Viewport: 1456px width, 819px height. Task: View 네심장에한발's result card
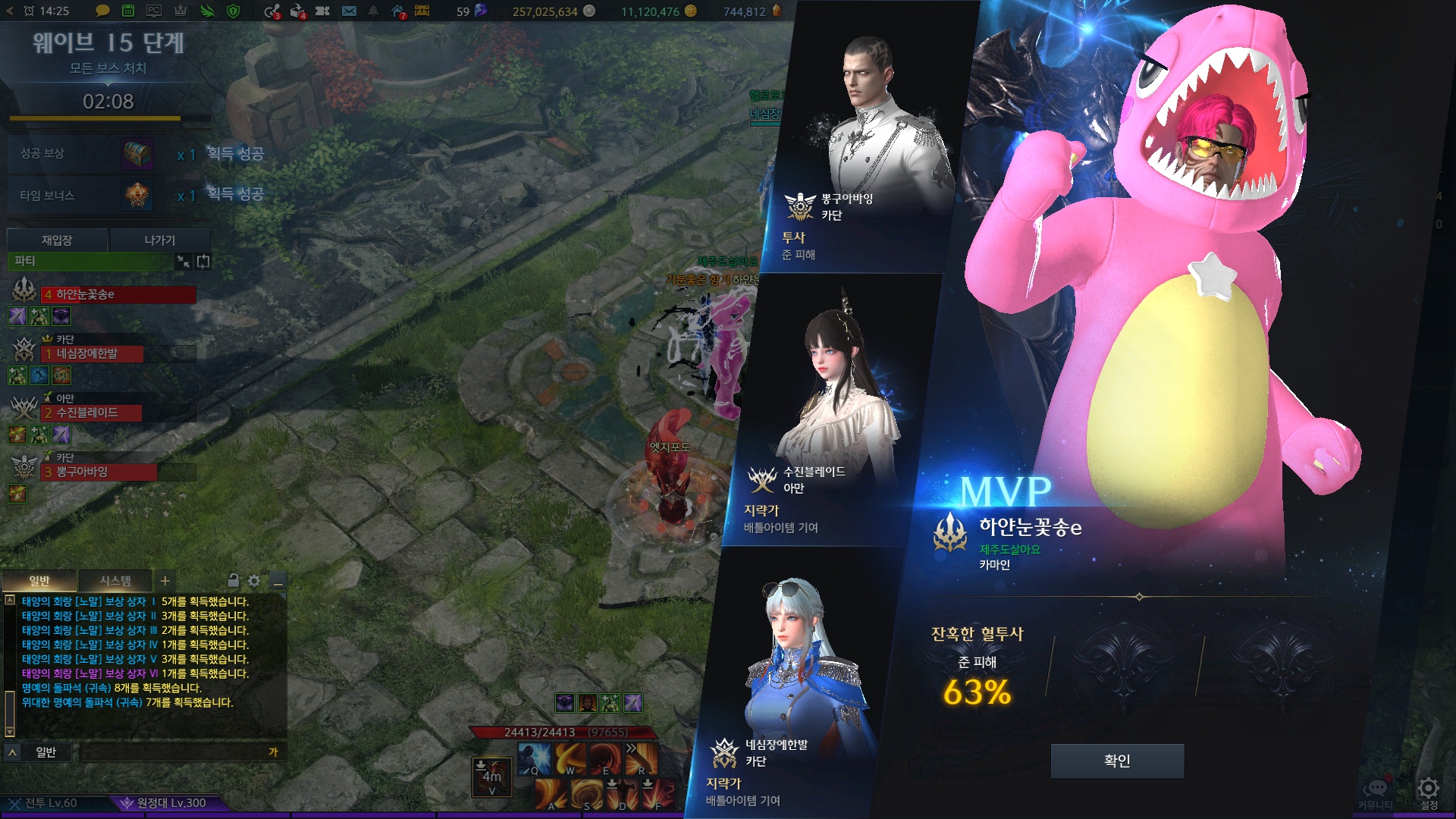789,682
